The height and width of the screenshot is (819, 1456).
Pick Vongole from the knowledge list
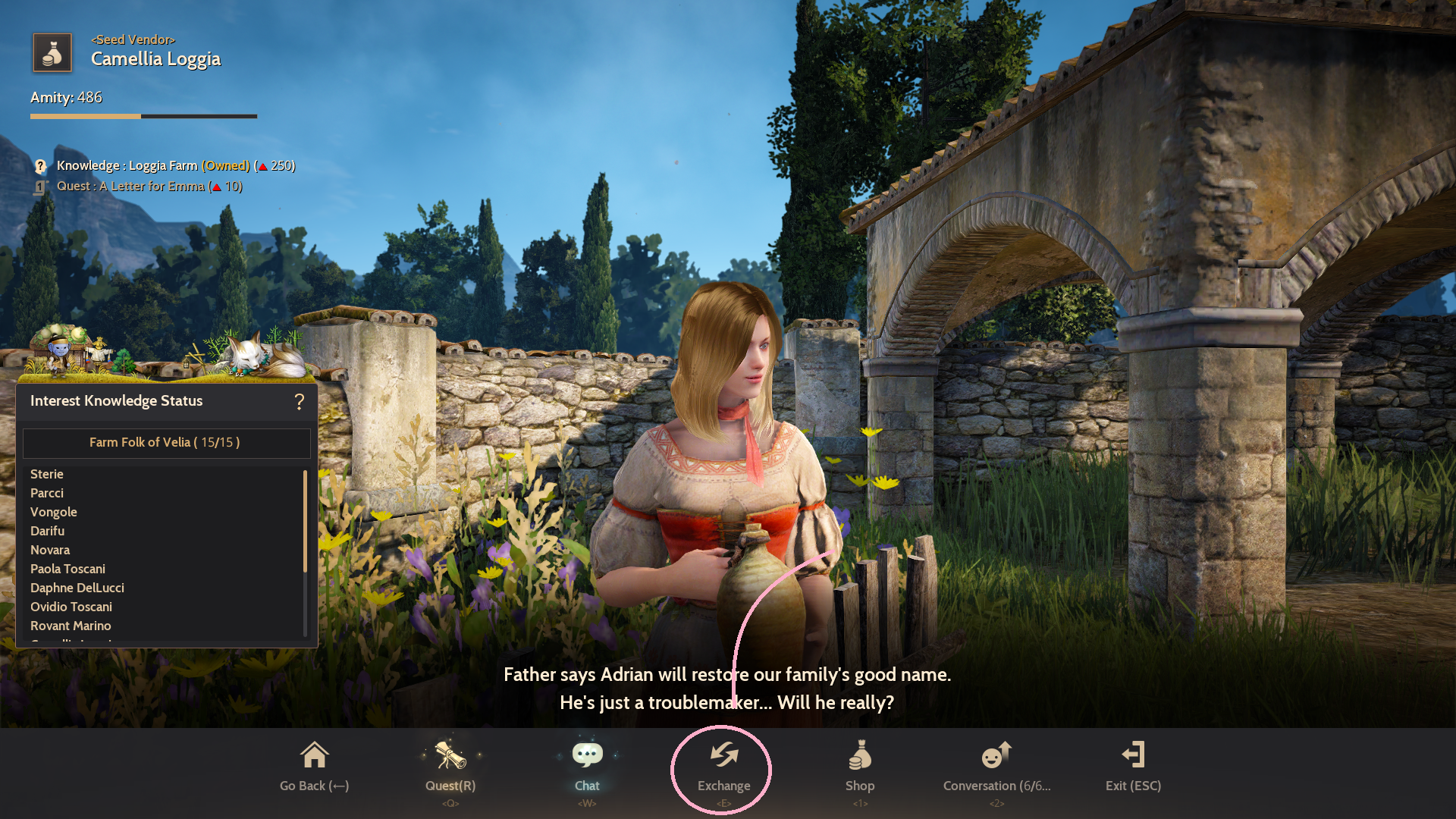pyautogui.click(x=54, y=512)
